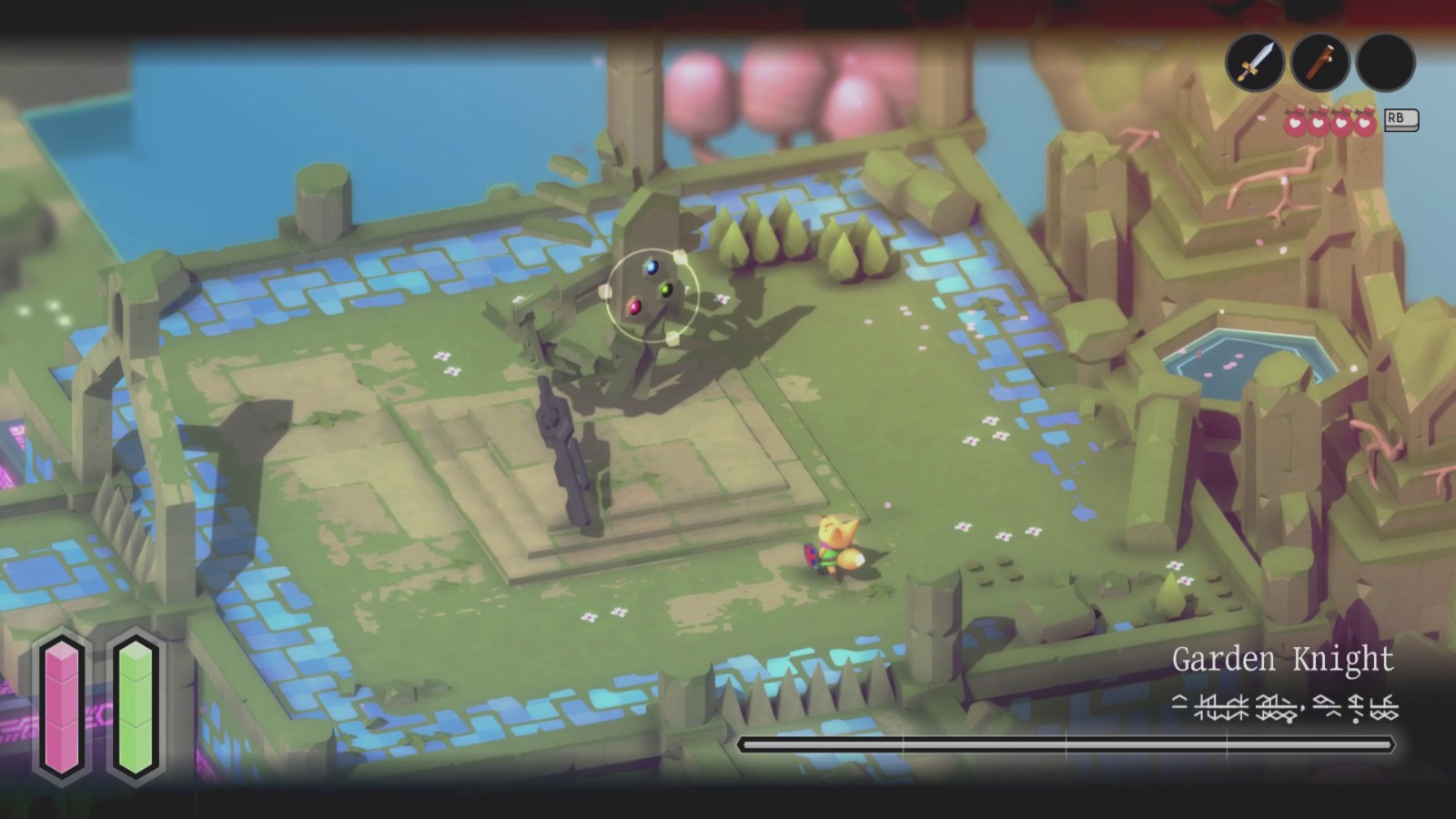The image size is (1456, 819).
Task: Click the red gem on the Garden Knight
Action: click(x=634, y=308)
